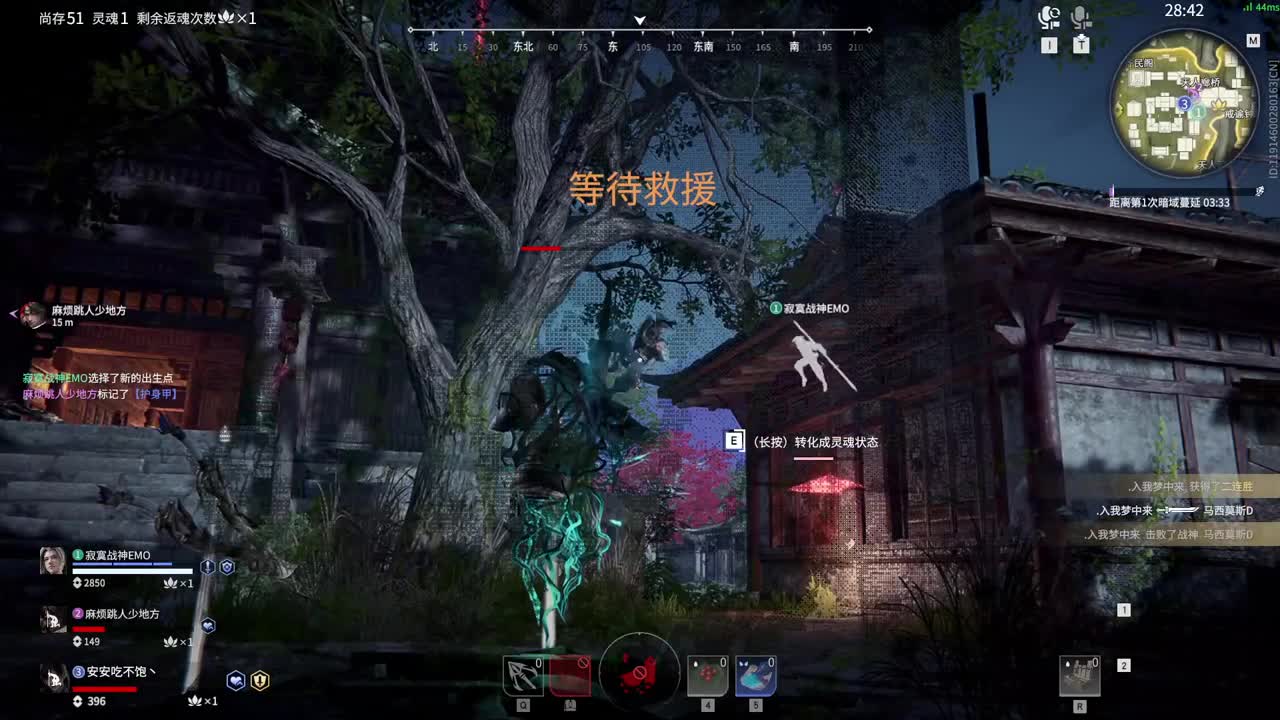Open the minimap by clicking the M icon
Viewport: 1280px width, 720px height.
tap(1253, 40)
